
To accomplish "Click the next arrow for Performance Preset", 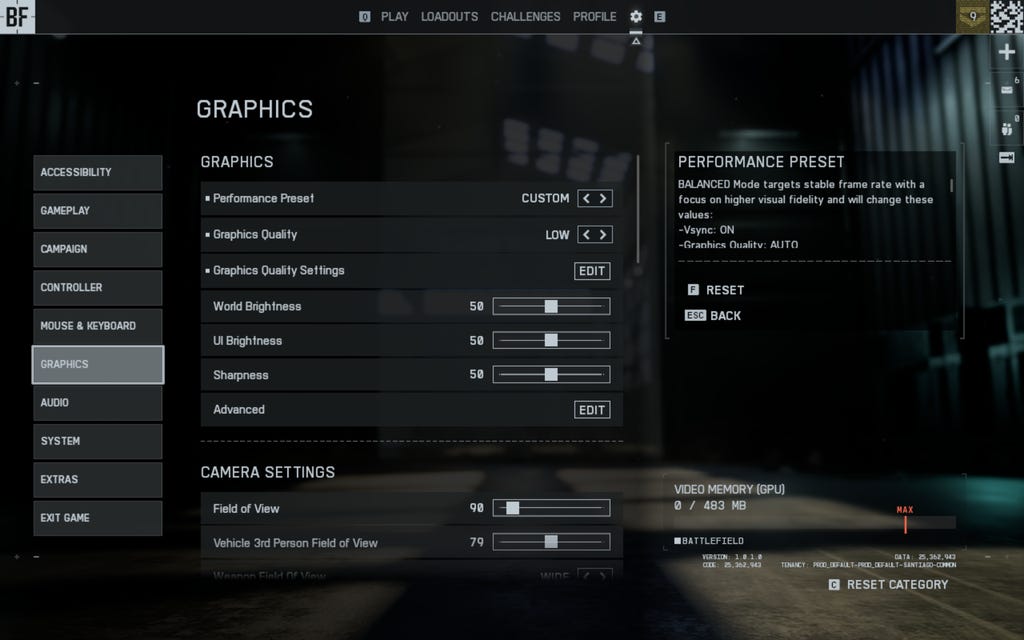I will (603, 199).
